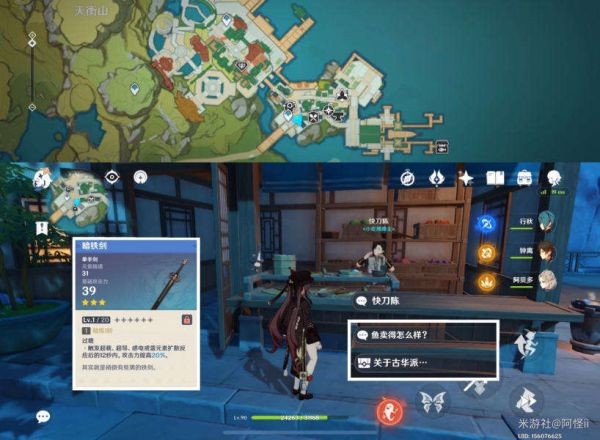Screen dimensions: 600x440
Task: Open the compass events icon
Action: 408,178
